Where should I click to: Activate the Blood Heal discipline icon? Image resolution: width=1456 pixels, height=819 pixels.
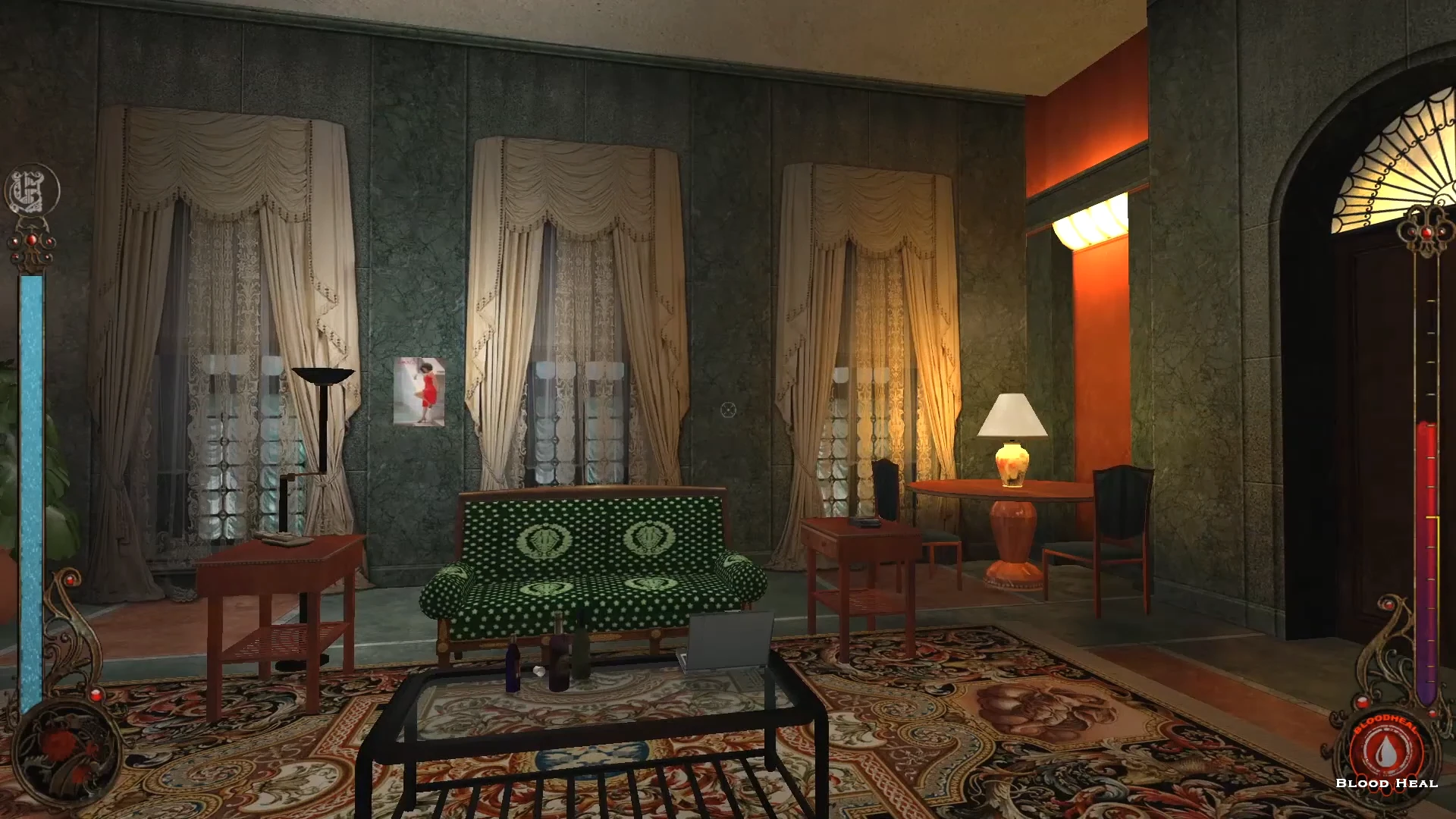1385,749
